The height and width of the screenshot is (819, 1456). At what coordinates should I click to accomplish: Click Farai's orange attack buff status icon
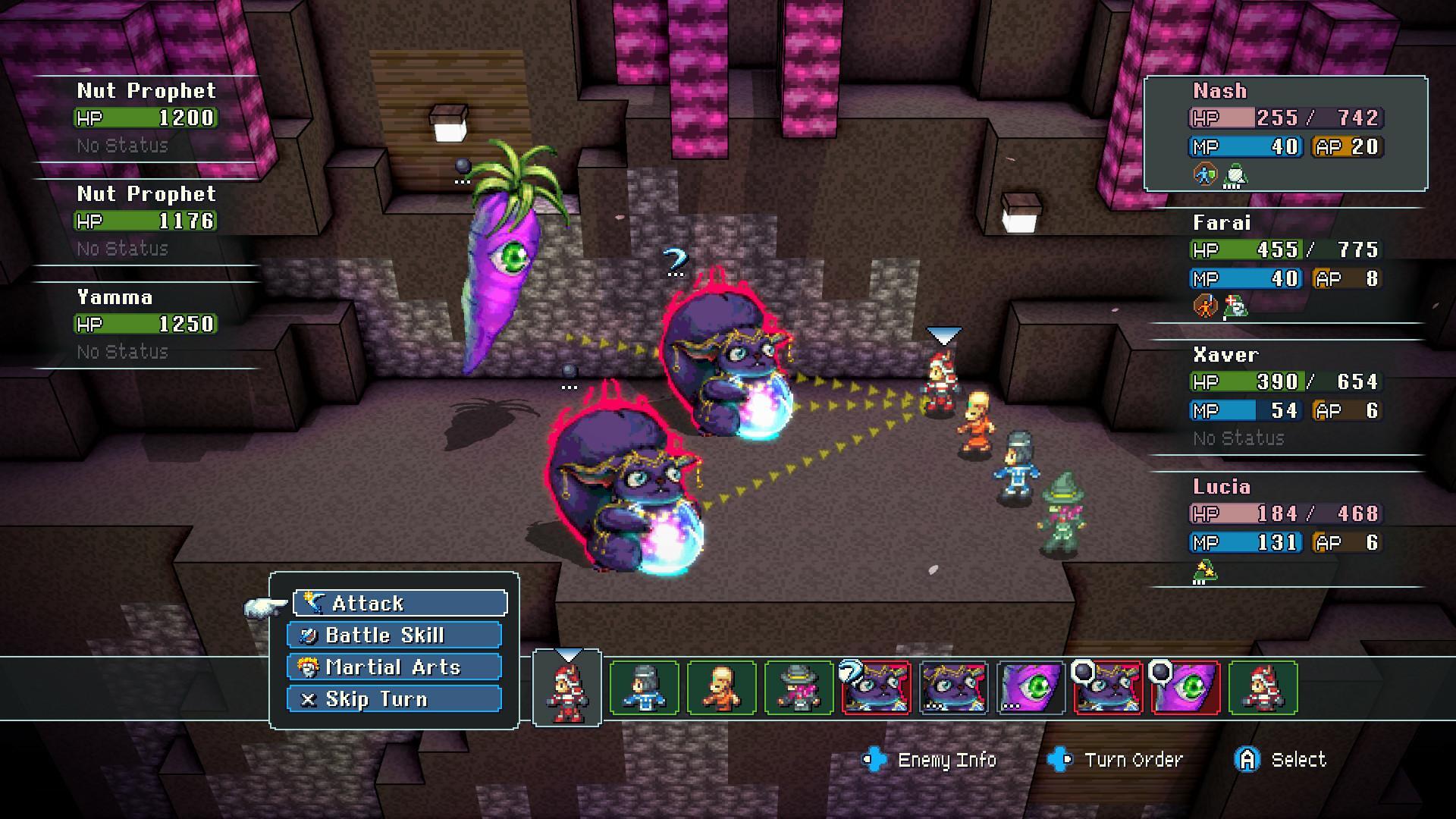(1206, 305)
